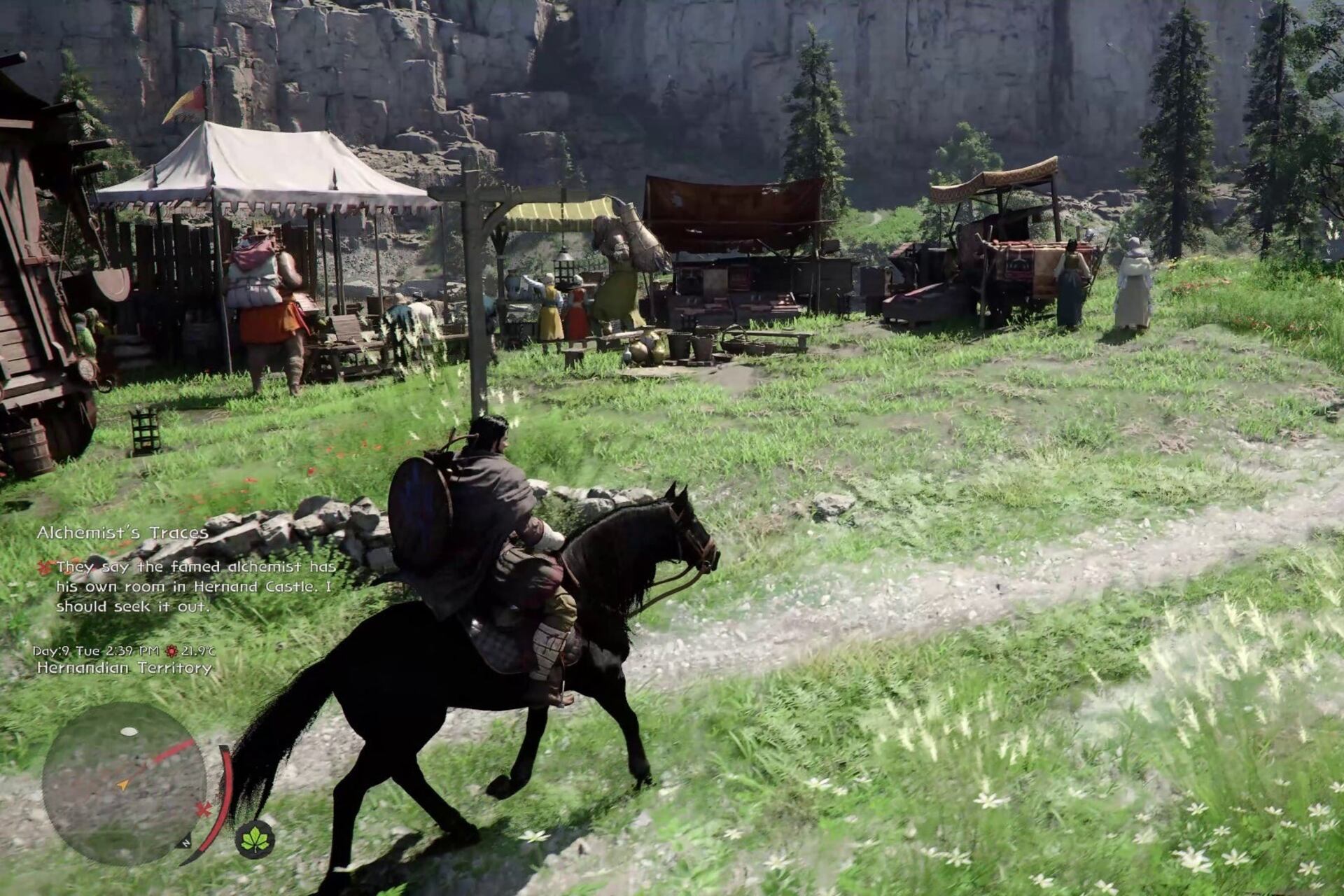The image size is (1344, 896).
Task: Click the red X quest marker on minimap
Action: 204,810
